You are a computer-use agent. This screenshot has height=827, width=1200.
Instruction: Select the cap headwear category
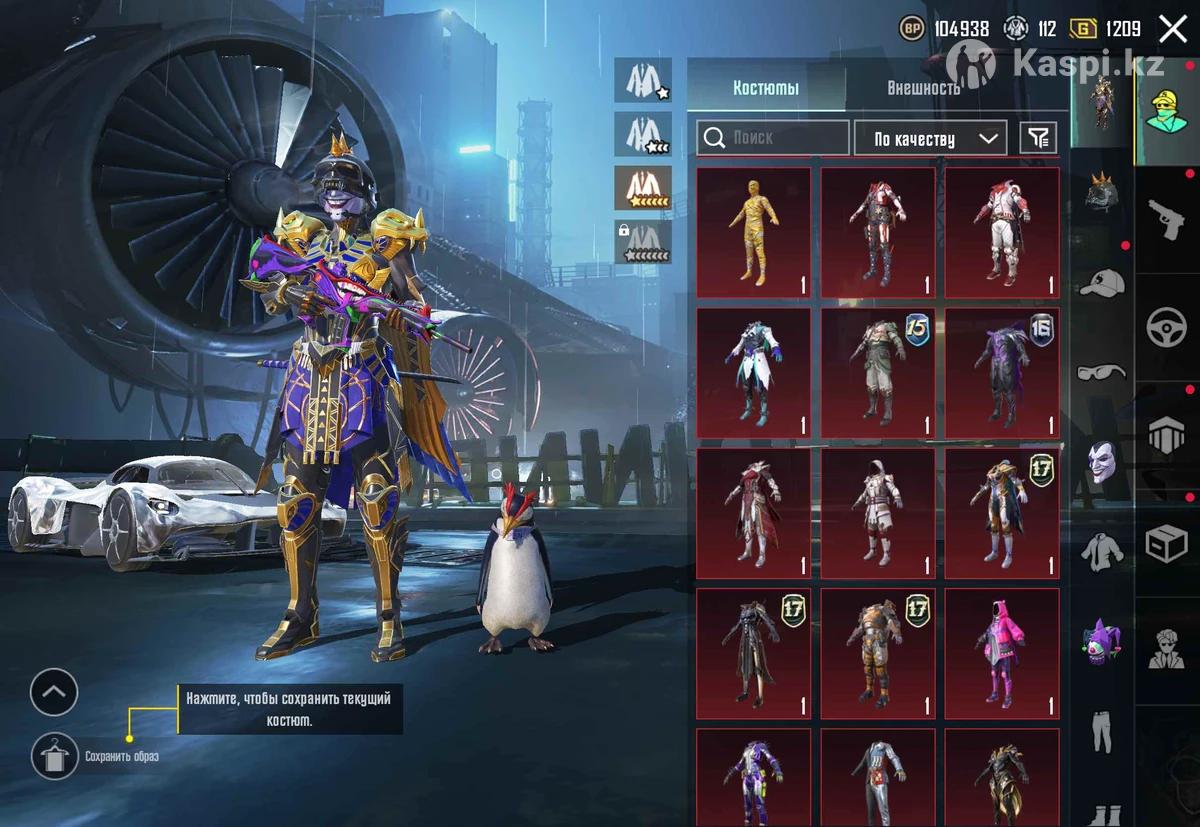click(x=1101, y=283)
